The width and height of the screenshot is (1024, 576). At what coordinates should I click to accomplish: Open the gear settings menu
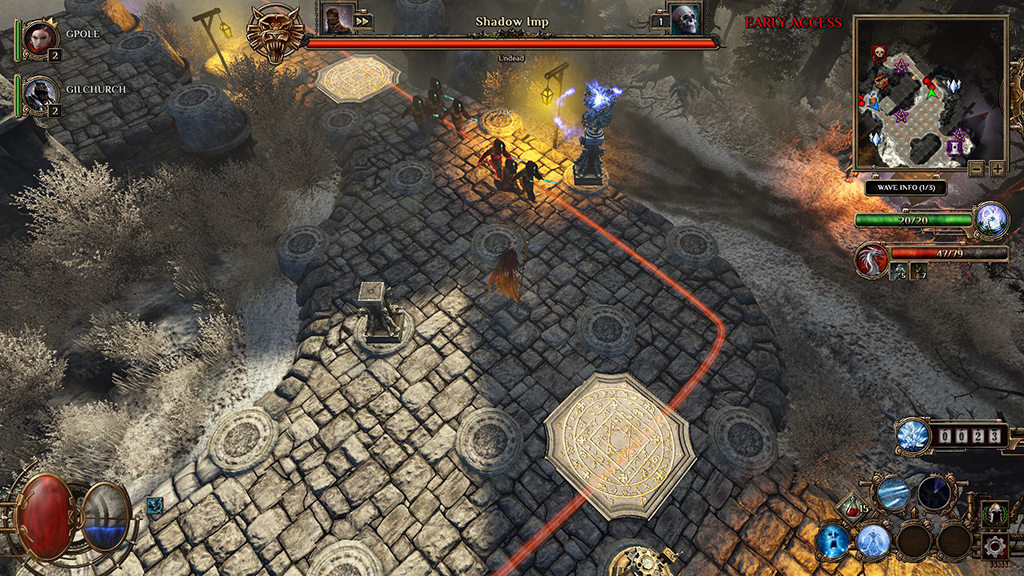point(993,546)
